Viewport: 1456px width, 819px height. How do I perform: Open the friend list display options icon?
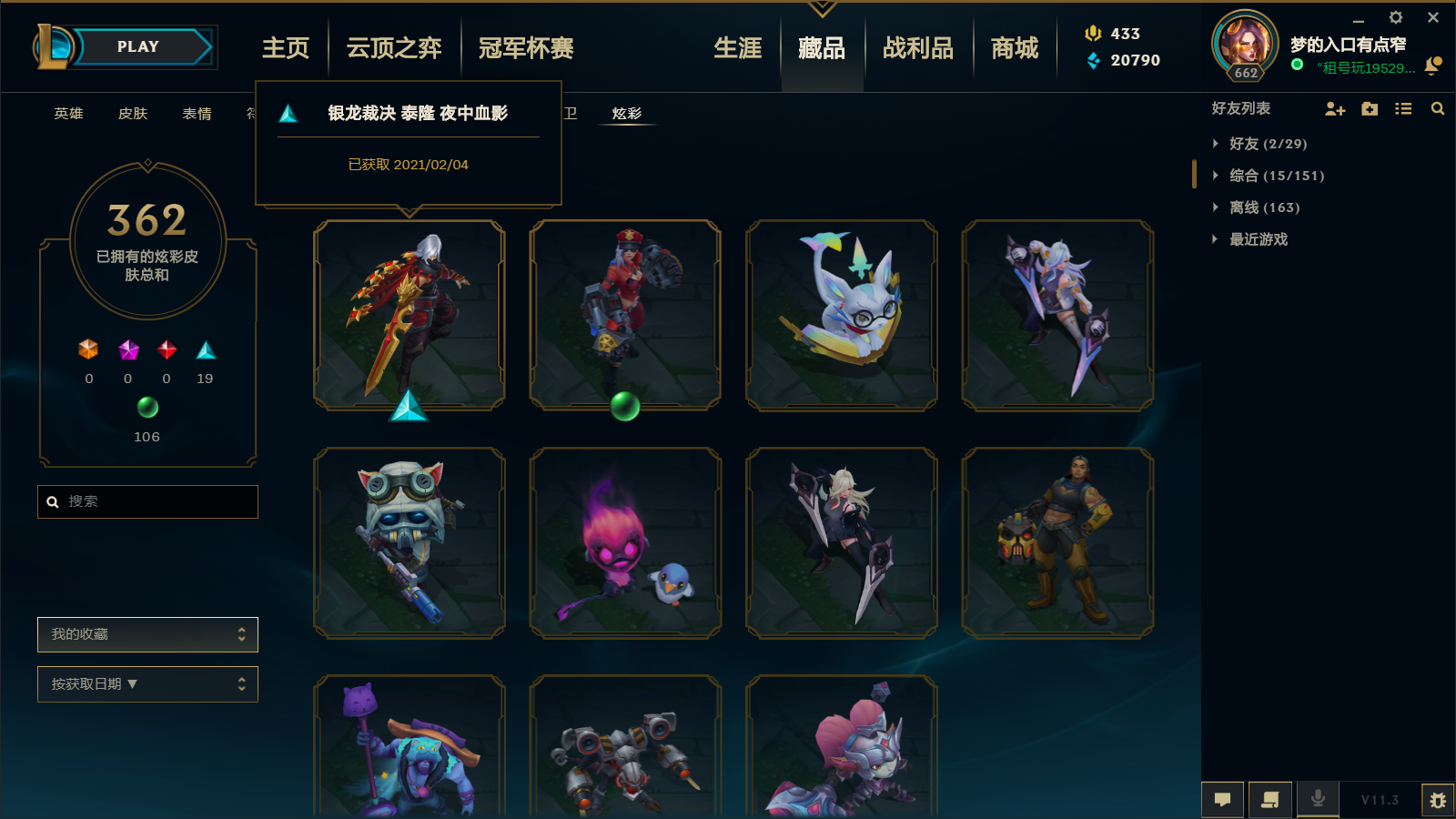coord(1403,108)
